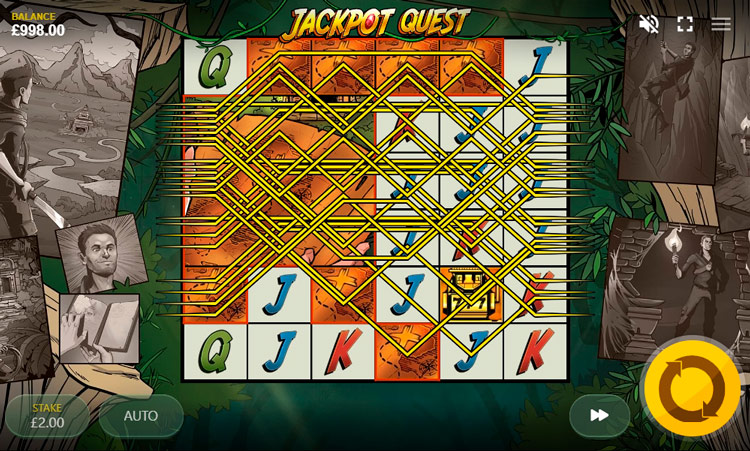Spin the reels with the yellow button
This screenshot has width=750, height=451.
tap(692, 389)
